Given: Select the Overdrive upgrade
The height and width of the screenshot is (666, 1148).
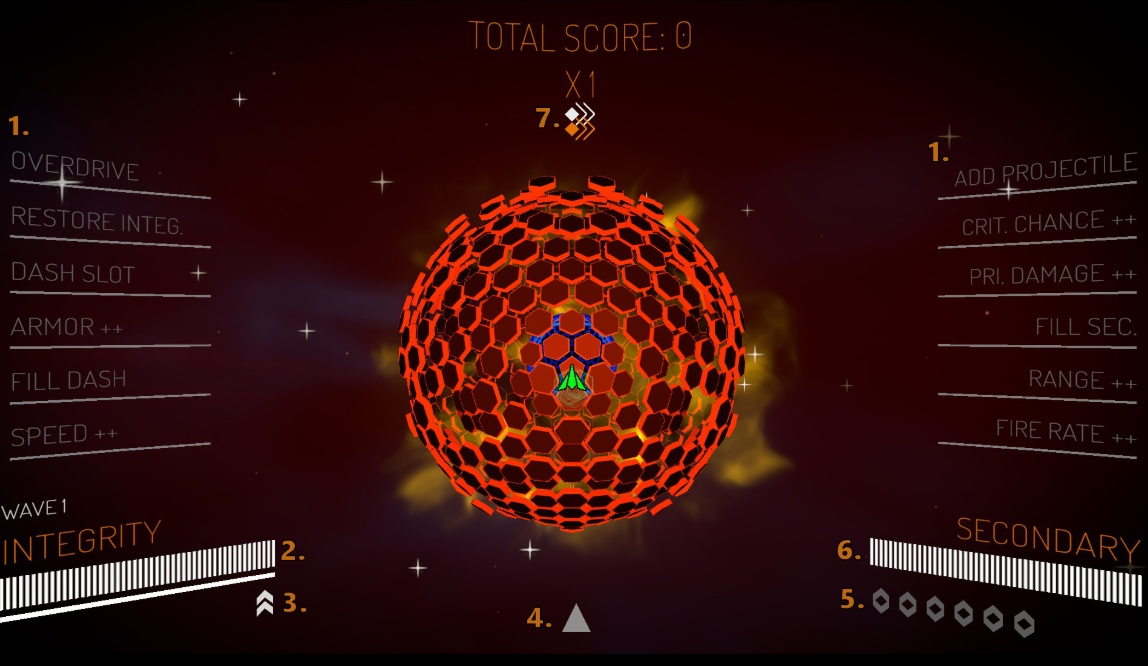Looking at the screenshot, I should [x=76, y=167].
